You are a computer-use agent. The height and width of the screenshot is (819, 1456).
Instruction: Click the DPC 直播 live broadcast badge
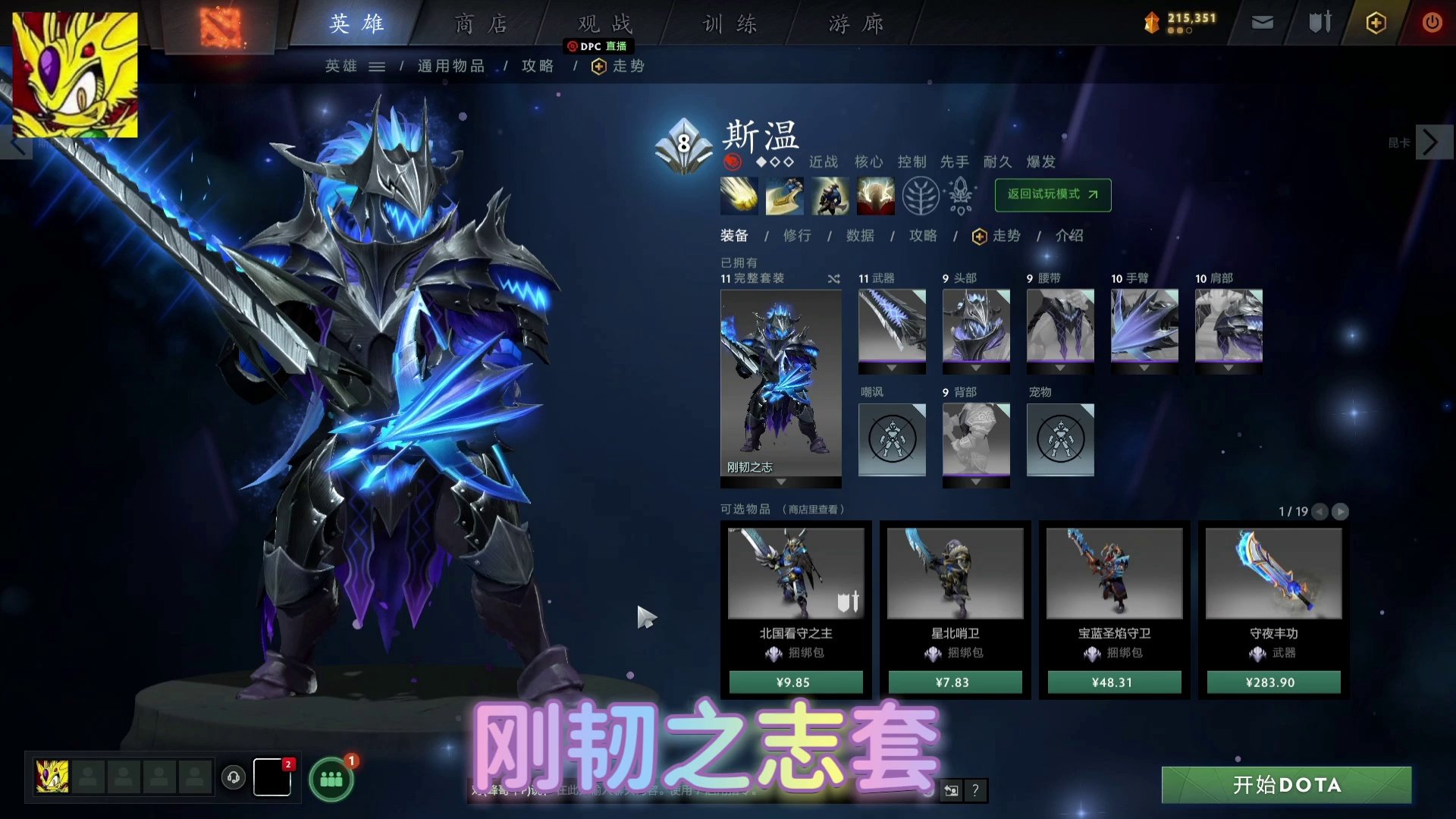pos(599,46)
